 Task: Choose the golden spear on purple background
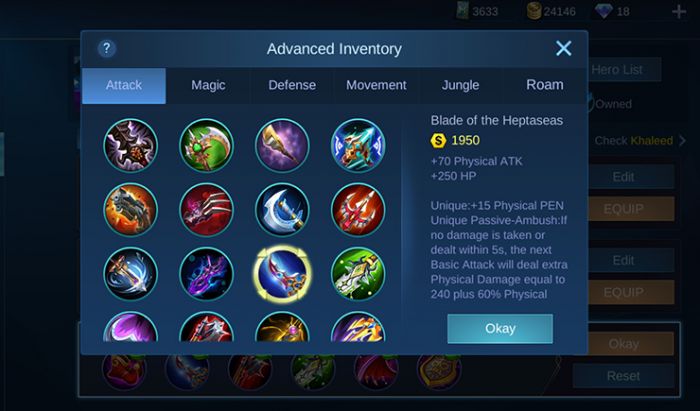(282, 146)
